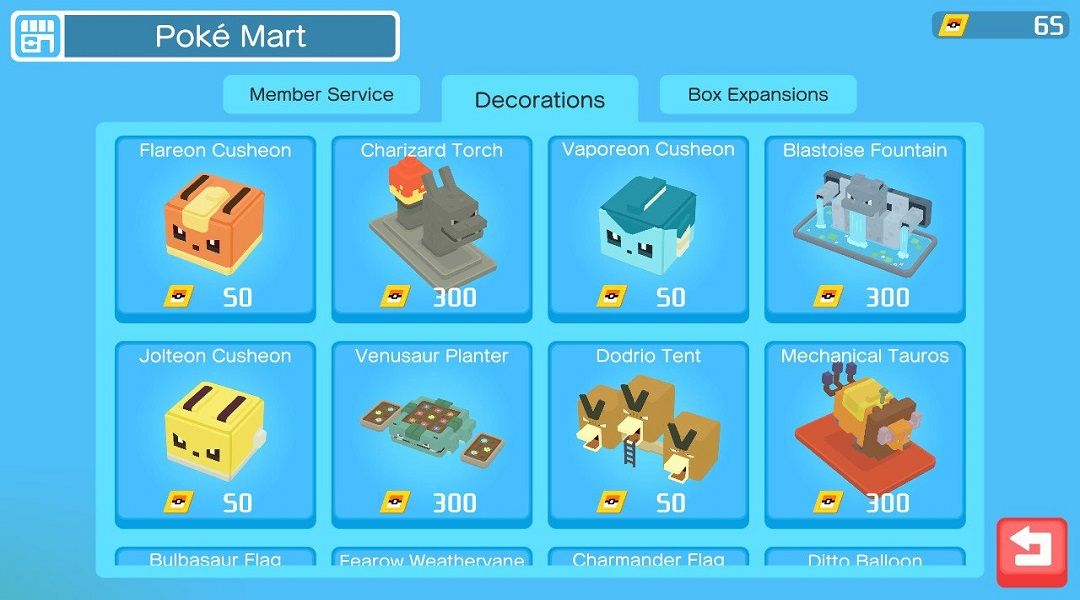The width and height of the screenshot is (1080, 600).
Task: Select the Fearow Weathervane item
Action: 432,558
